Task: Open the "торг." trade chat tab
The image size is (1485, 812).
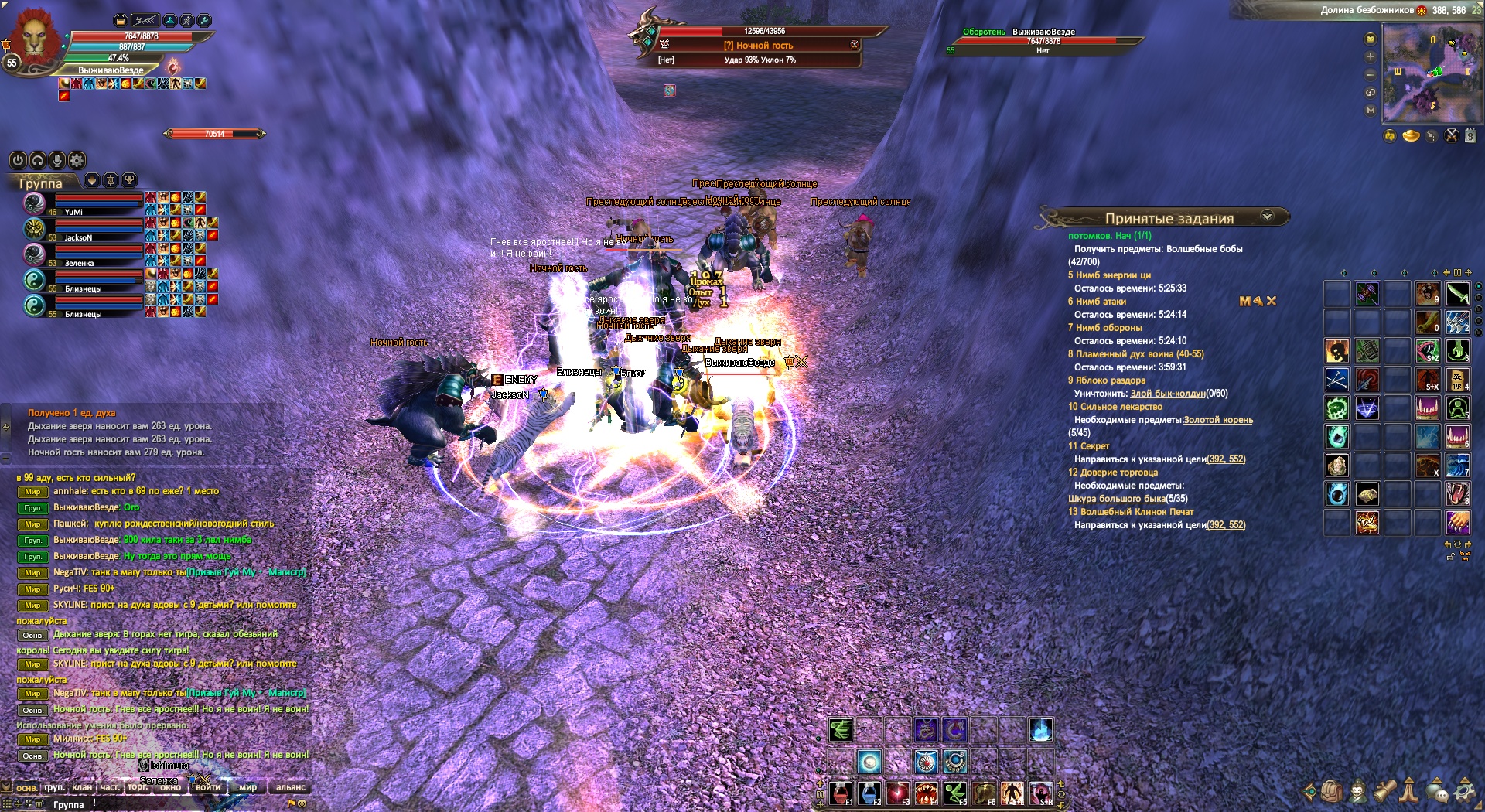Action: coord(138,787)
